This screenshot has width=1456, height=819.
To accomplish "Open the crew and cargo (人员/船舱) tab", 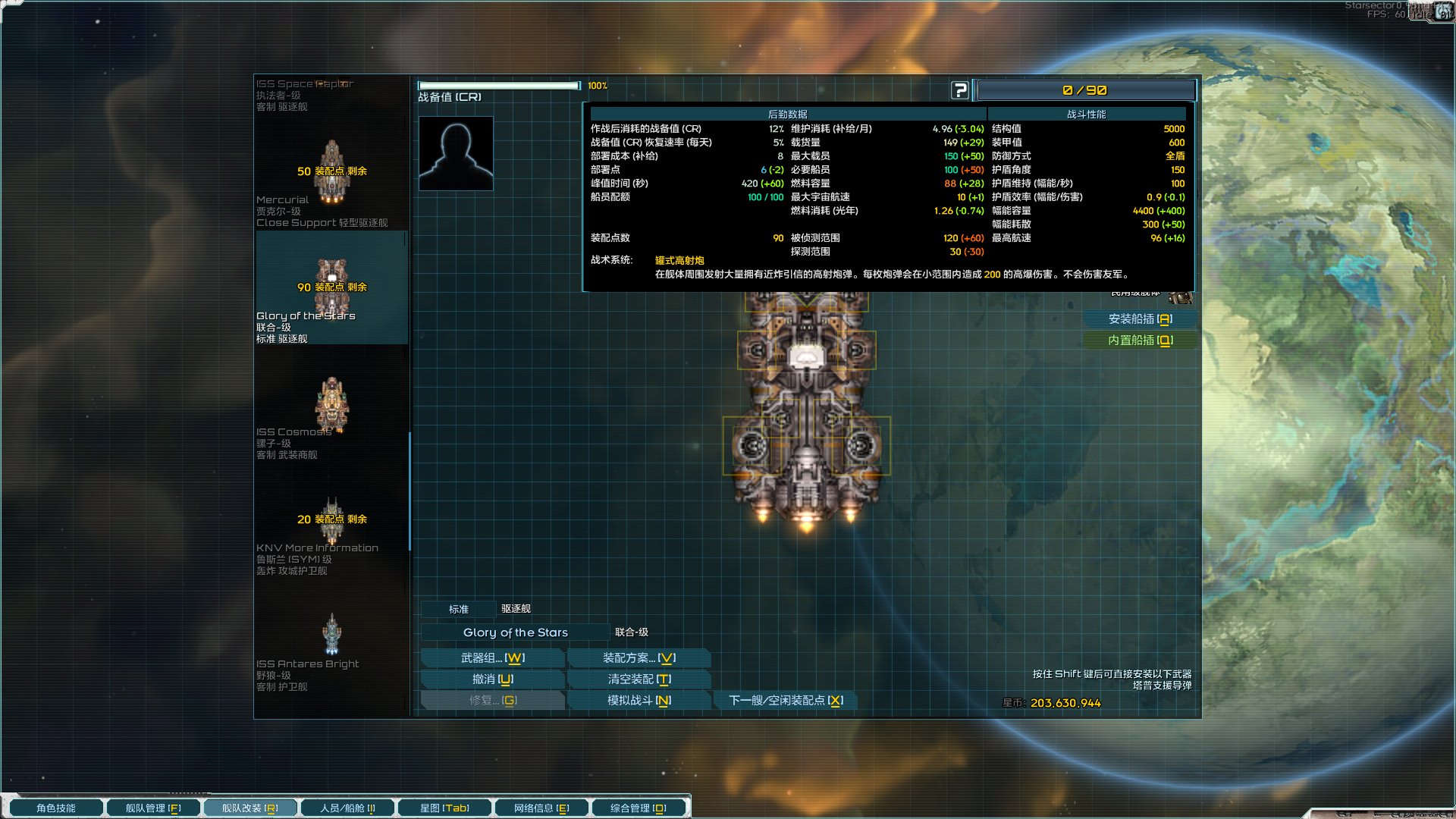I will 347,808.
